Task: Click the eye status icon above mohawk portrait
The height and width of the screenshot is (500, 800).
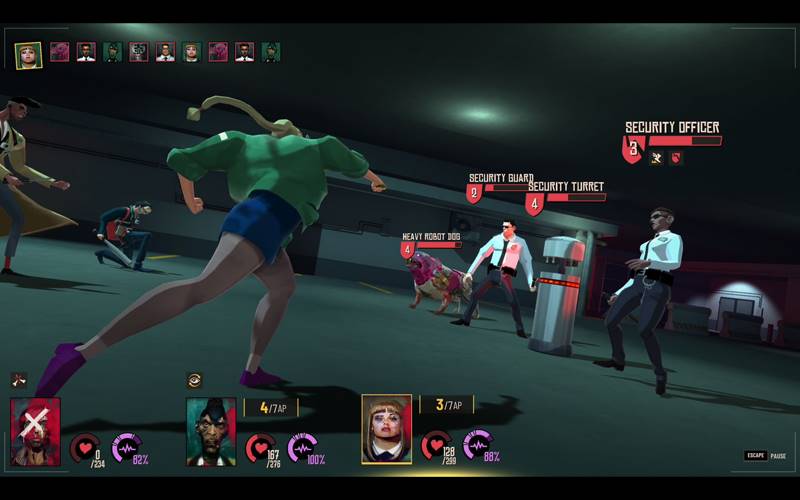Action: click(x=194, y=380)
